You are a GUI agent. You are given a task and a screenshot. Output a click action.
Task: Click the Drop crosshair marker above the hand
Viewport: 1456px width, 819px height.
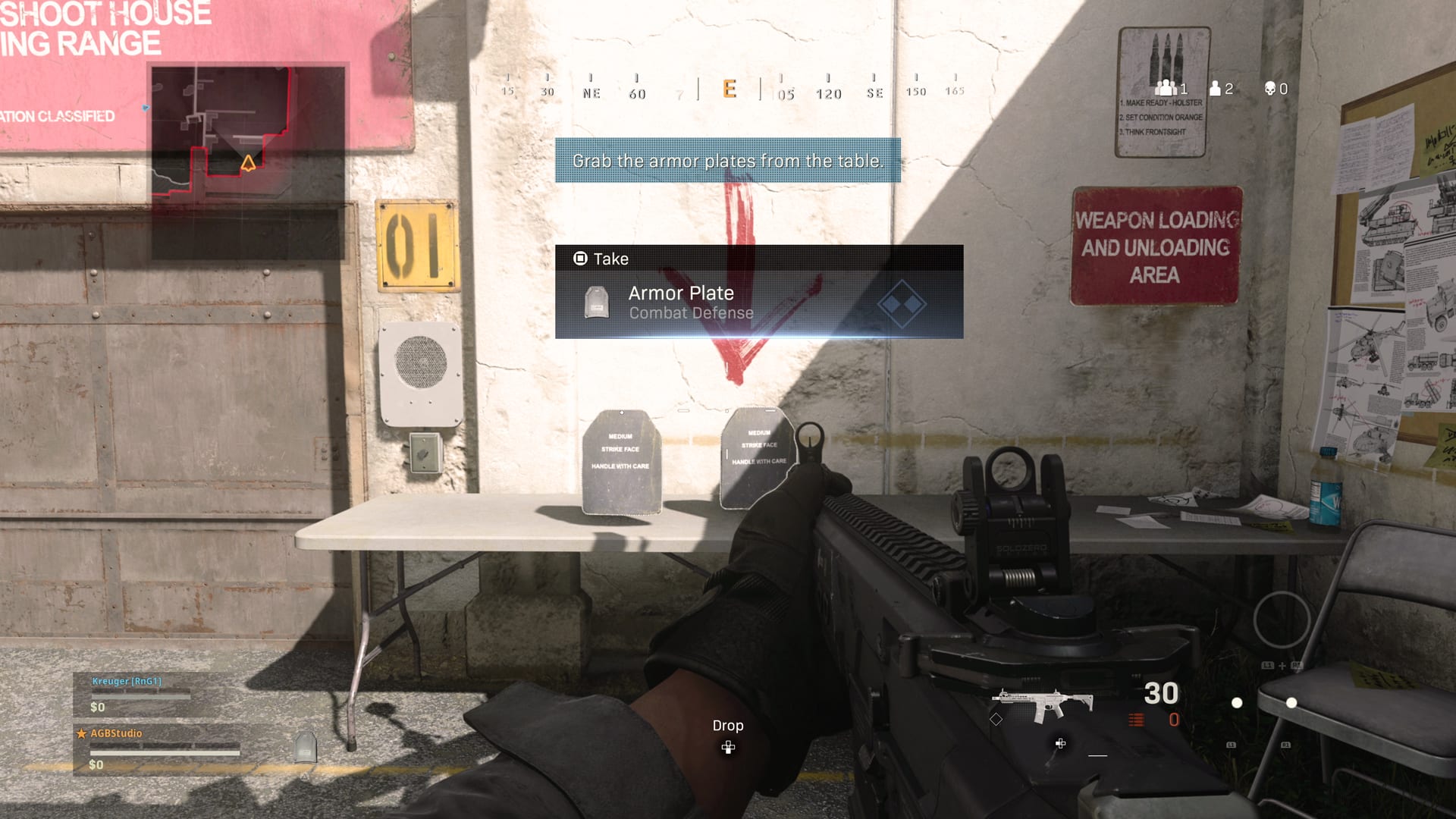tap(729, 748)
